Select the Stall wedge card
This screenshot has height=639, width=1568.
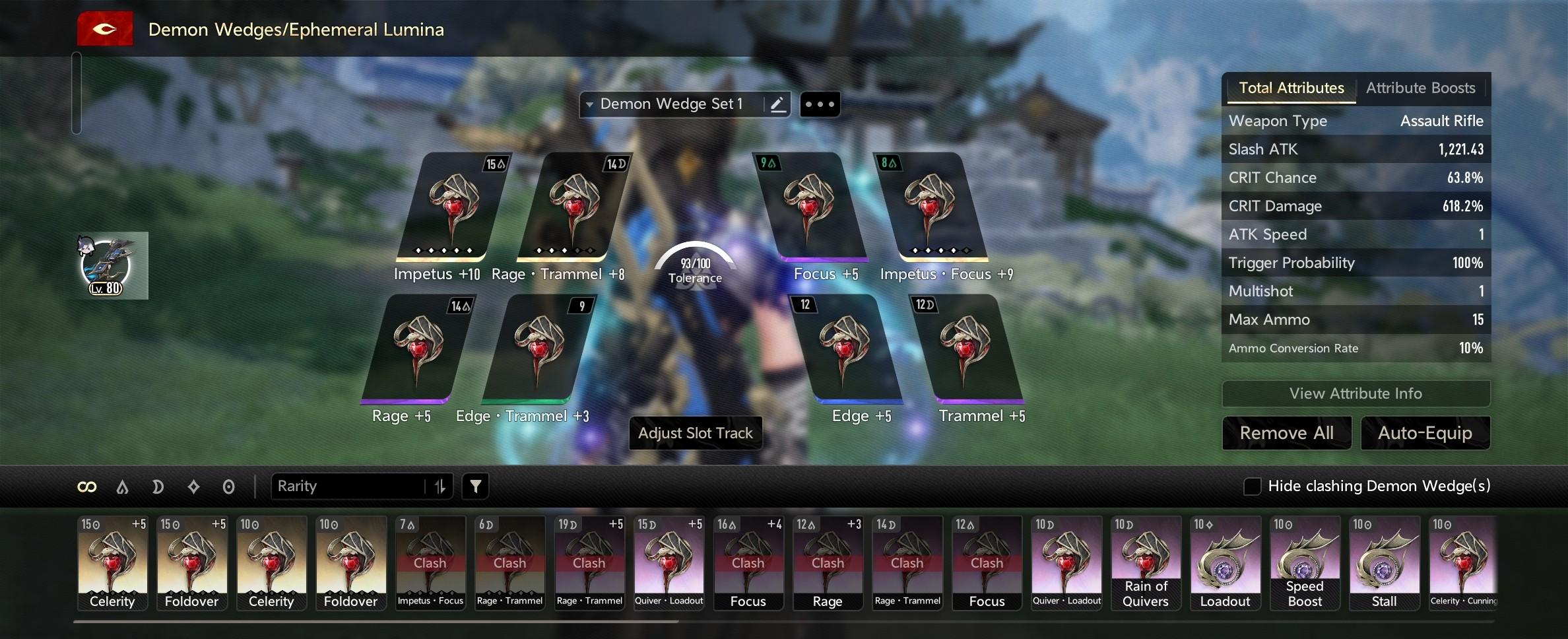point(1384,562)
